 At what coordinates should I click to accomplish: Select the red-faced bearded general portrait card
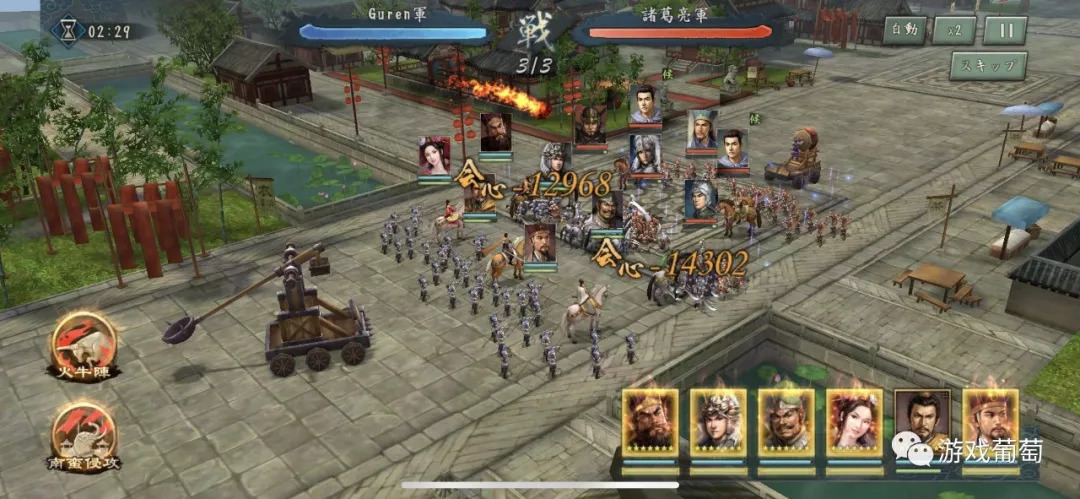pos(650,423)
